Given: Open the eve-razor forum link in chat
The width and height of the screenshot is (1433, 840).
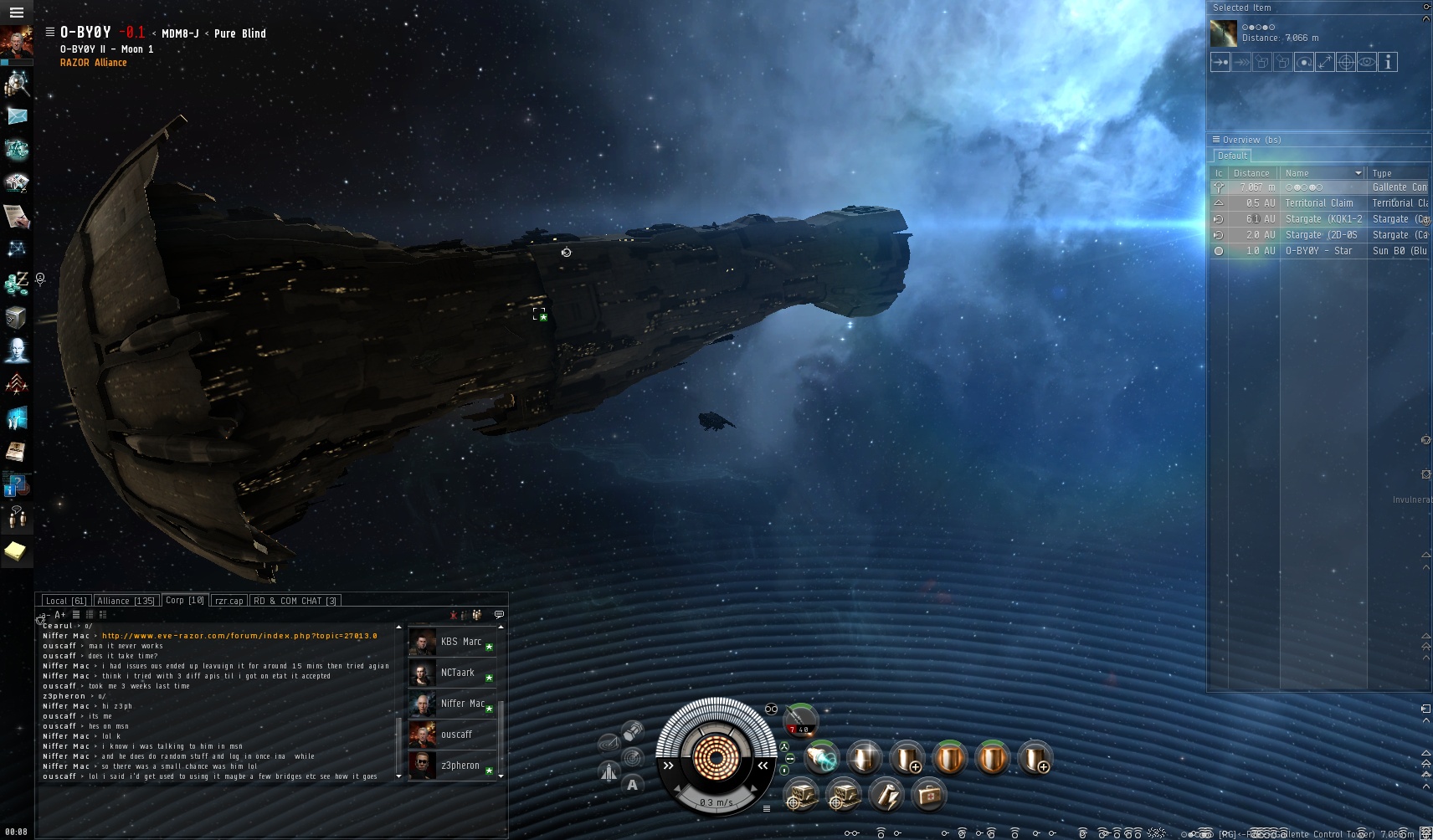Looking at the screenshot, I should click(x=239, y=636).
